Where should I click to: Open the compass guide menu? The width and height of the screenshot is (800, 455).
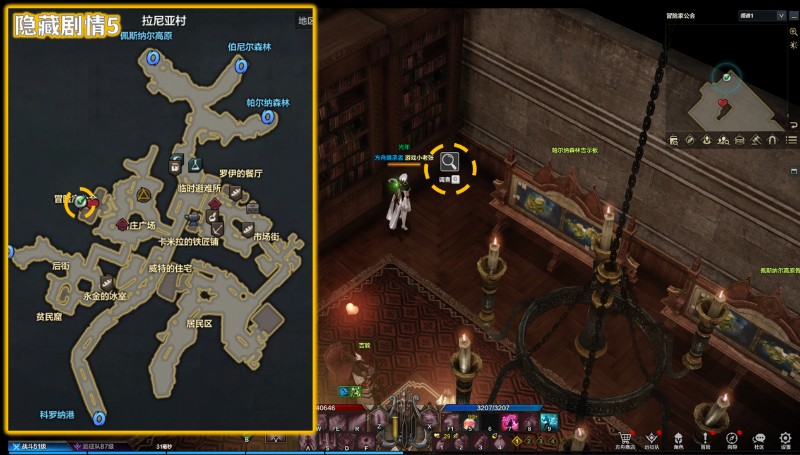732,437
